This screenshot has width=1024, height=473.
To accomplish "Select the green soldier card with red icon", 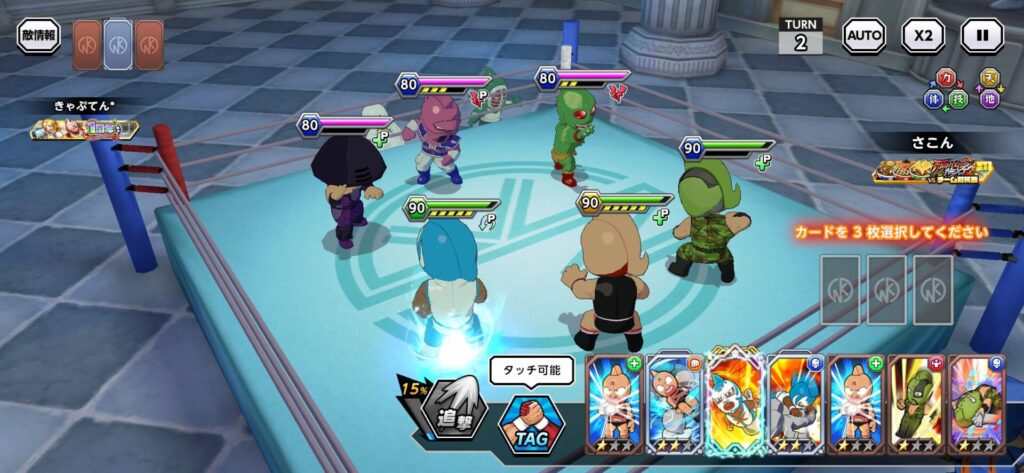I will 915,403.
